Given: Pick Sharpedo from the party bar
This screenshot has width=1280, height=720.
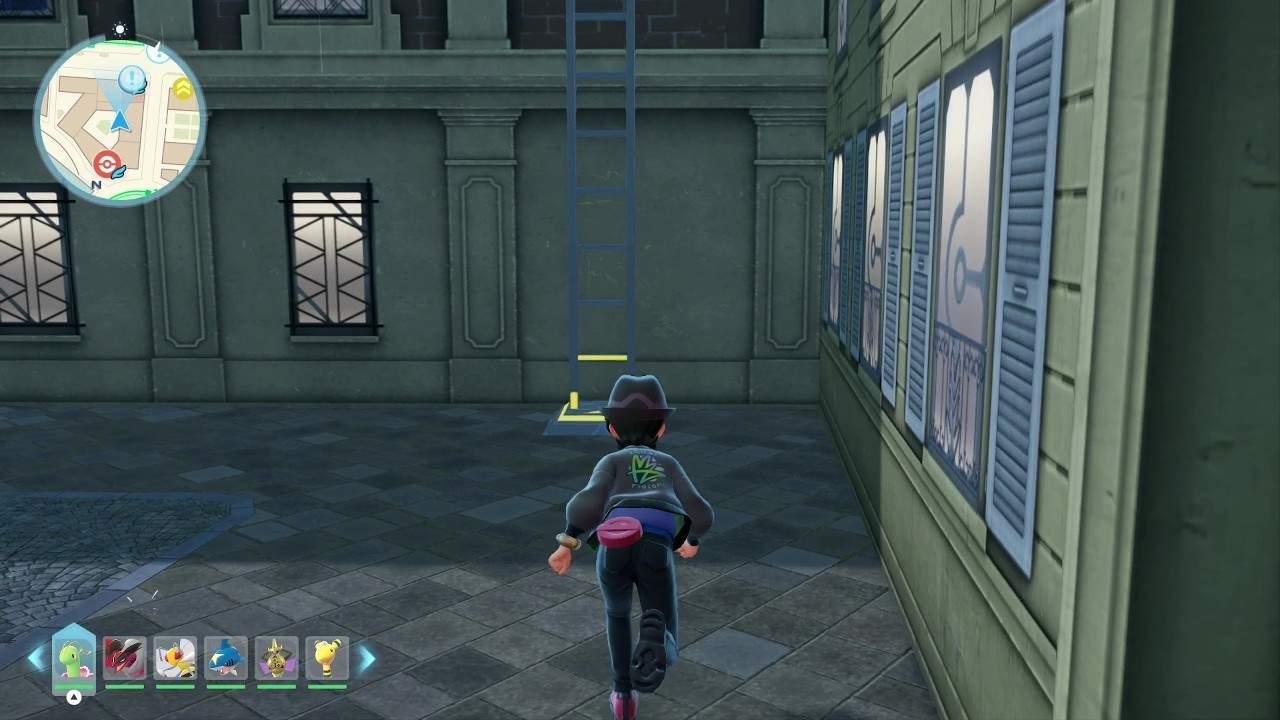Looking at the screenshot, I should [226, 658].
